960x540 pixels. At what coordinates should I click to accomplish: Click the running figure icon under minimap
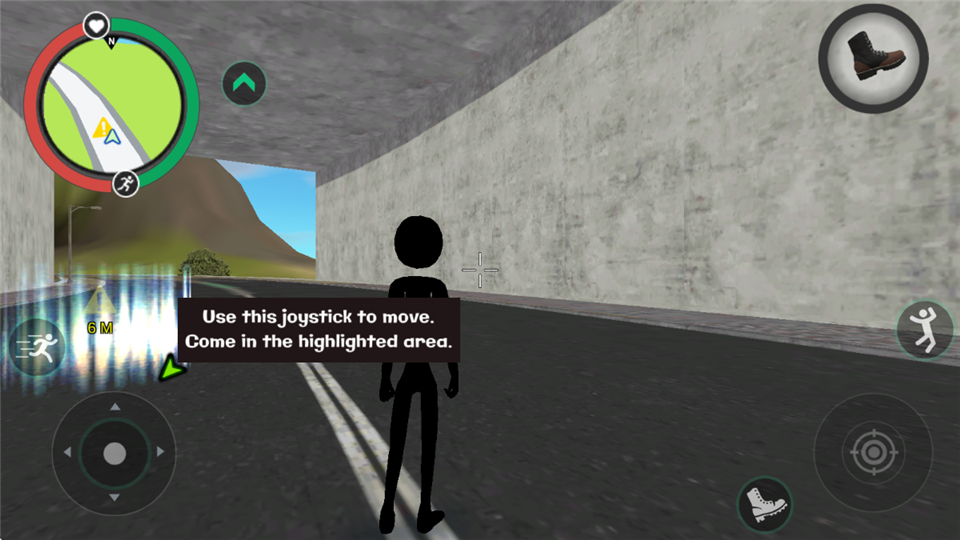[125, 184]
